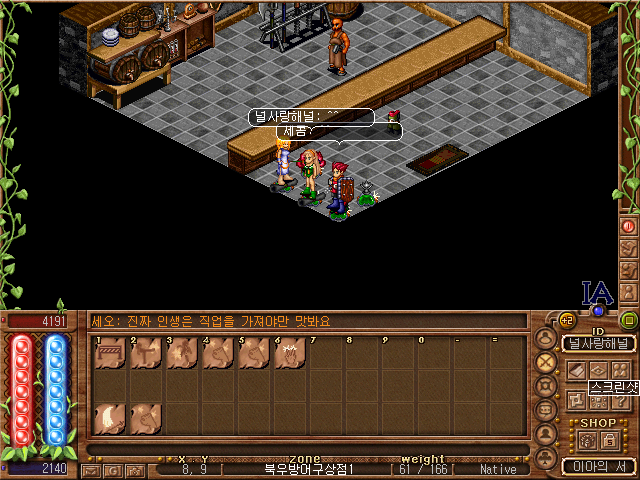Click the red power button on the right edge

[x=629, y=226]
